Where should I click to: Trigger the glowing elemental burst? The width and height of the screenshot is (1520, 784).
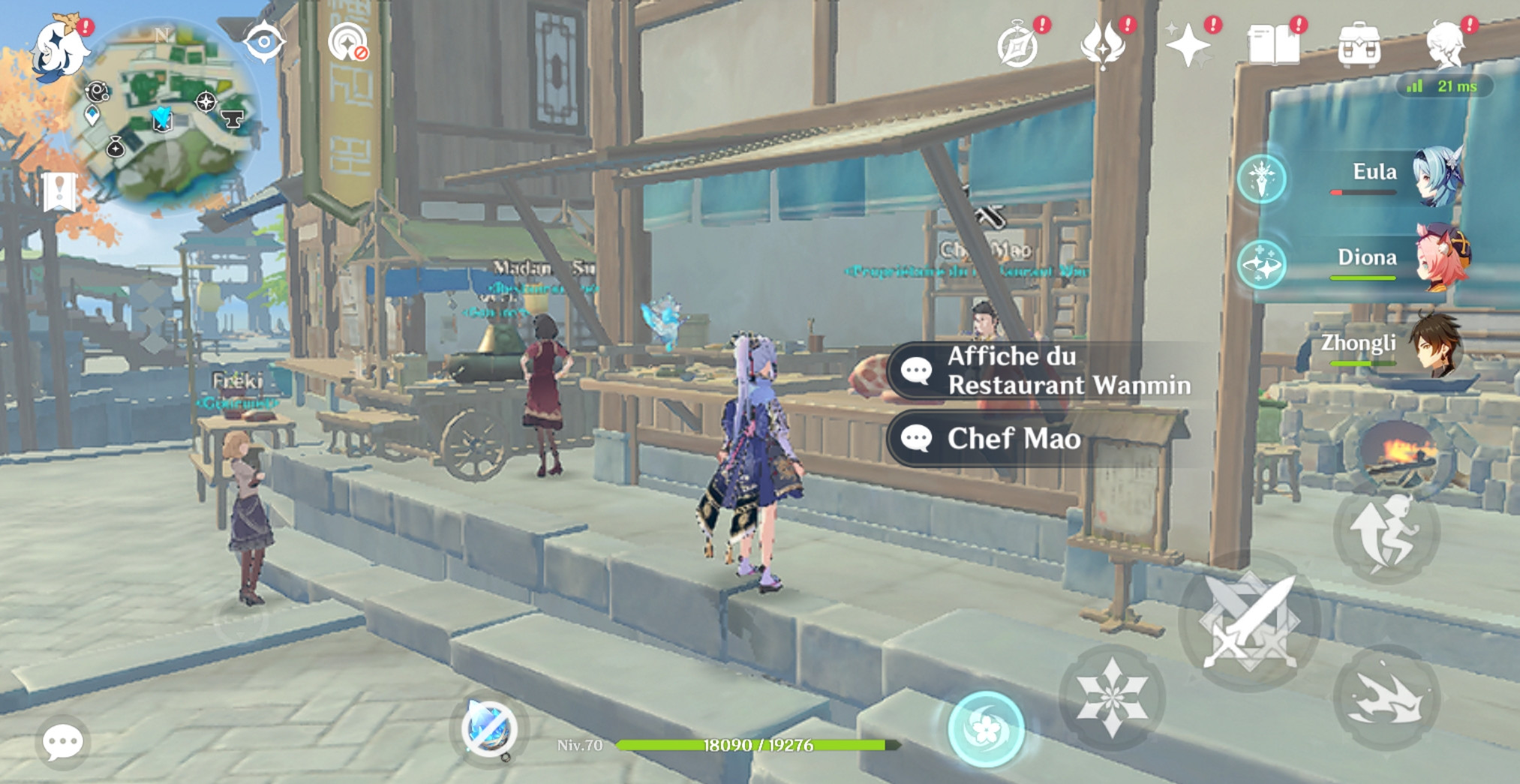coord(986,729)
